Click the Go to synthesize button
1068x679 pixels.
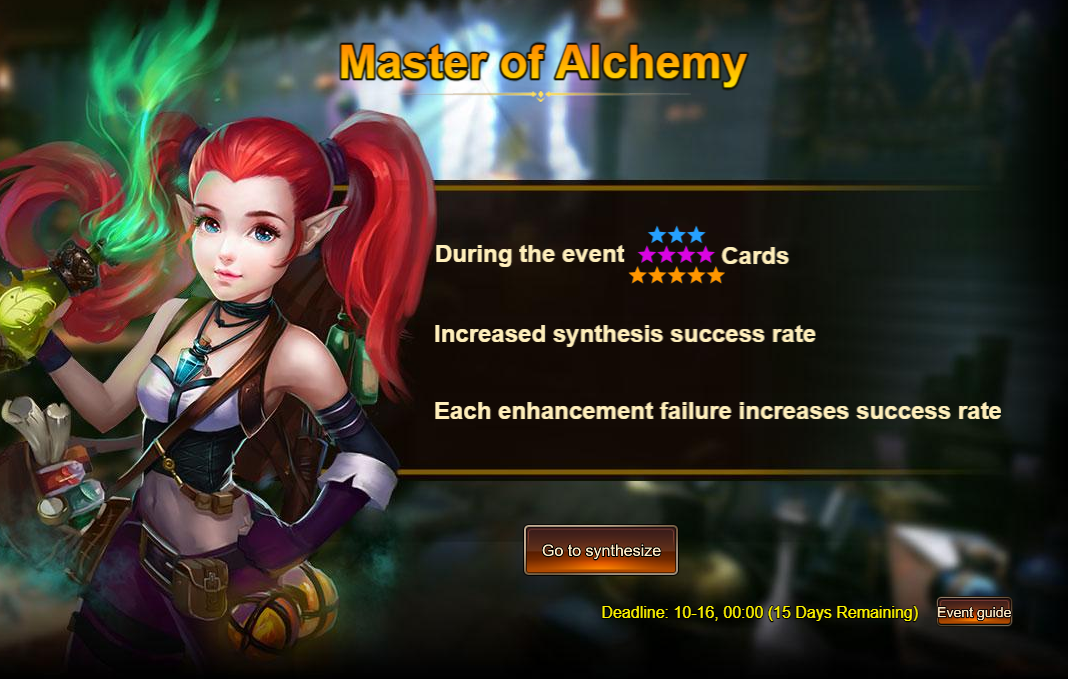click(x=601, y=550)
